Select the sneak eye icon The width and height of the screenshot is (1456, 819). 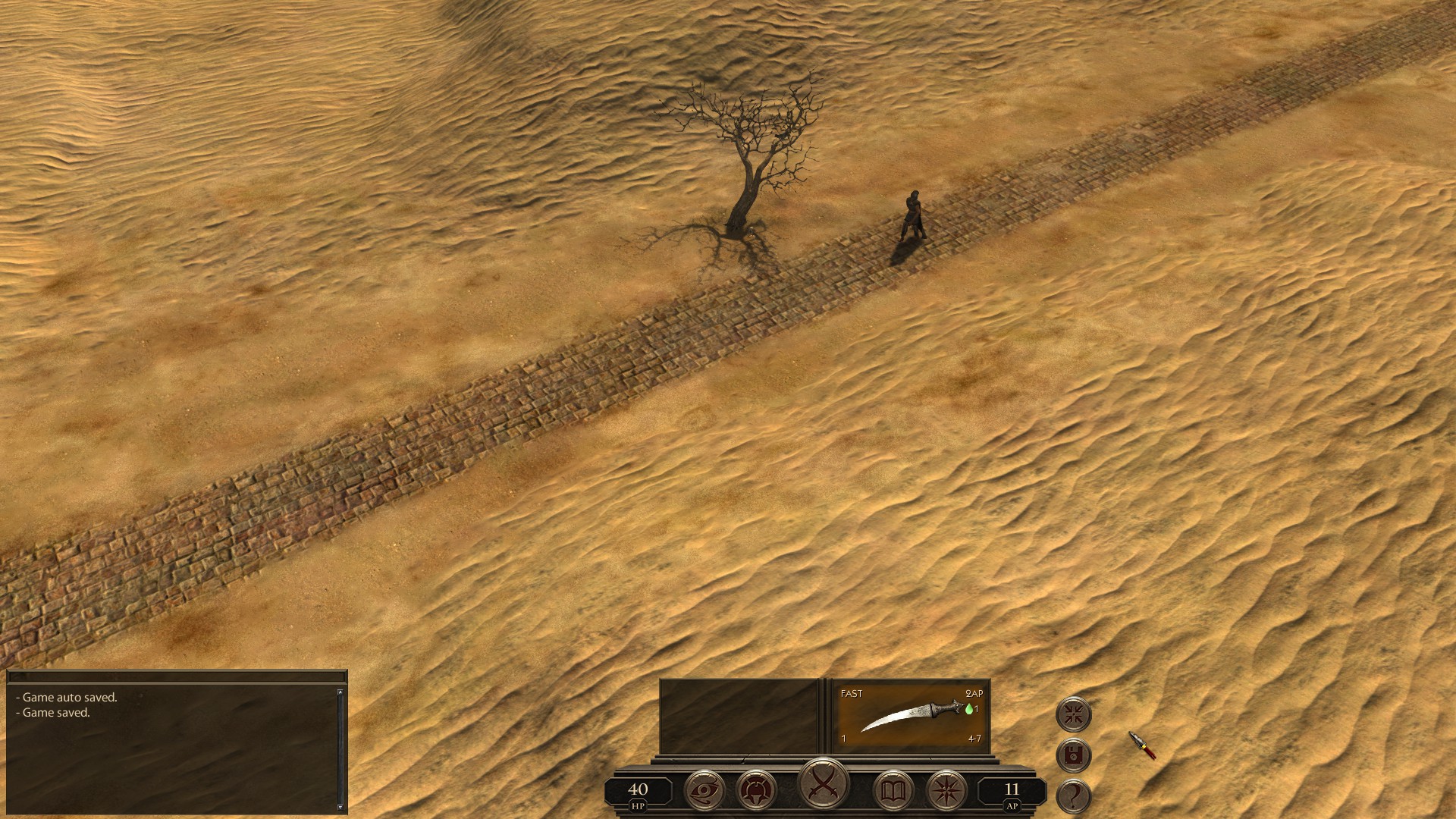point(705,789)
